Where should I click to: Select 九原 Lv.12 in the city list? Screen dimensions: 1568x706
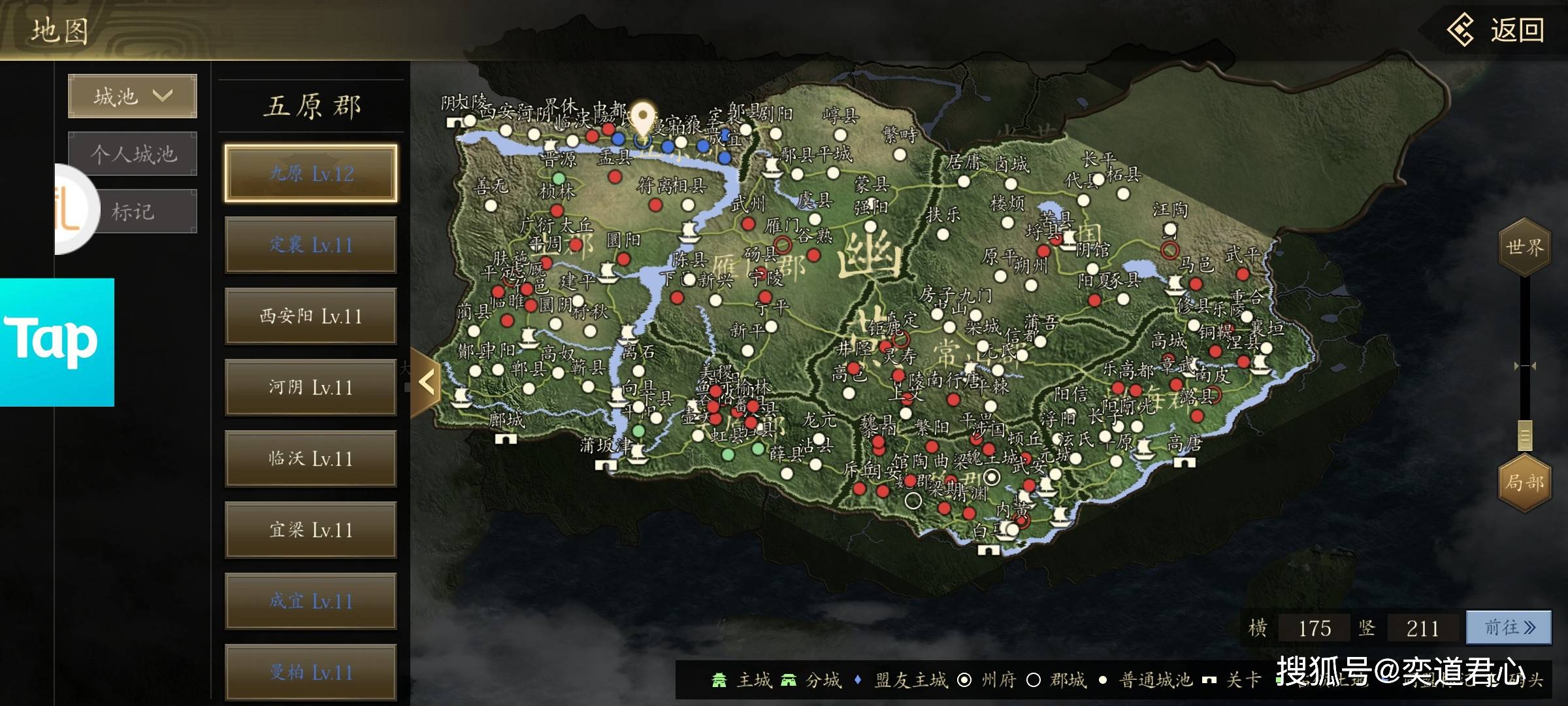click(x=311, y=173)
